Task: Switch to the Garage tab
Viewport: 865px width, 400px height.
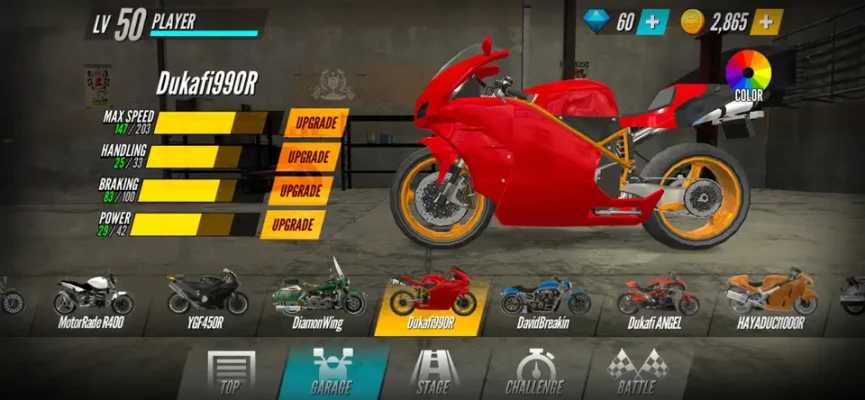Action: [331, 373]
